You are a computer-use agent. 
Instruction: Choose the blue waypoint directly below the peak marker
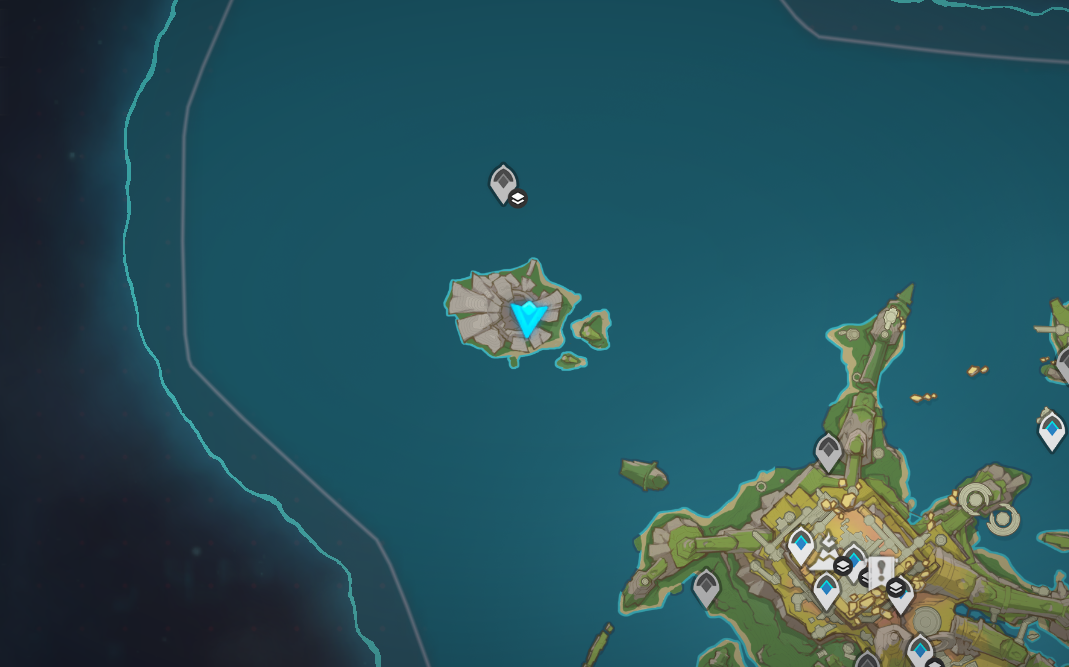tap(826, 590)
